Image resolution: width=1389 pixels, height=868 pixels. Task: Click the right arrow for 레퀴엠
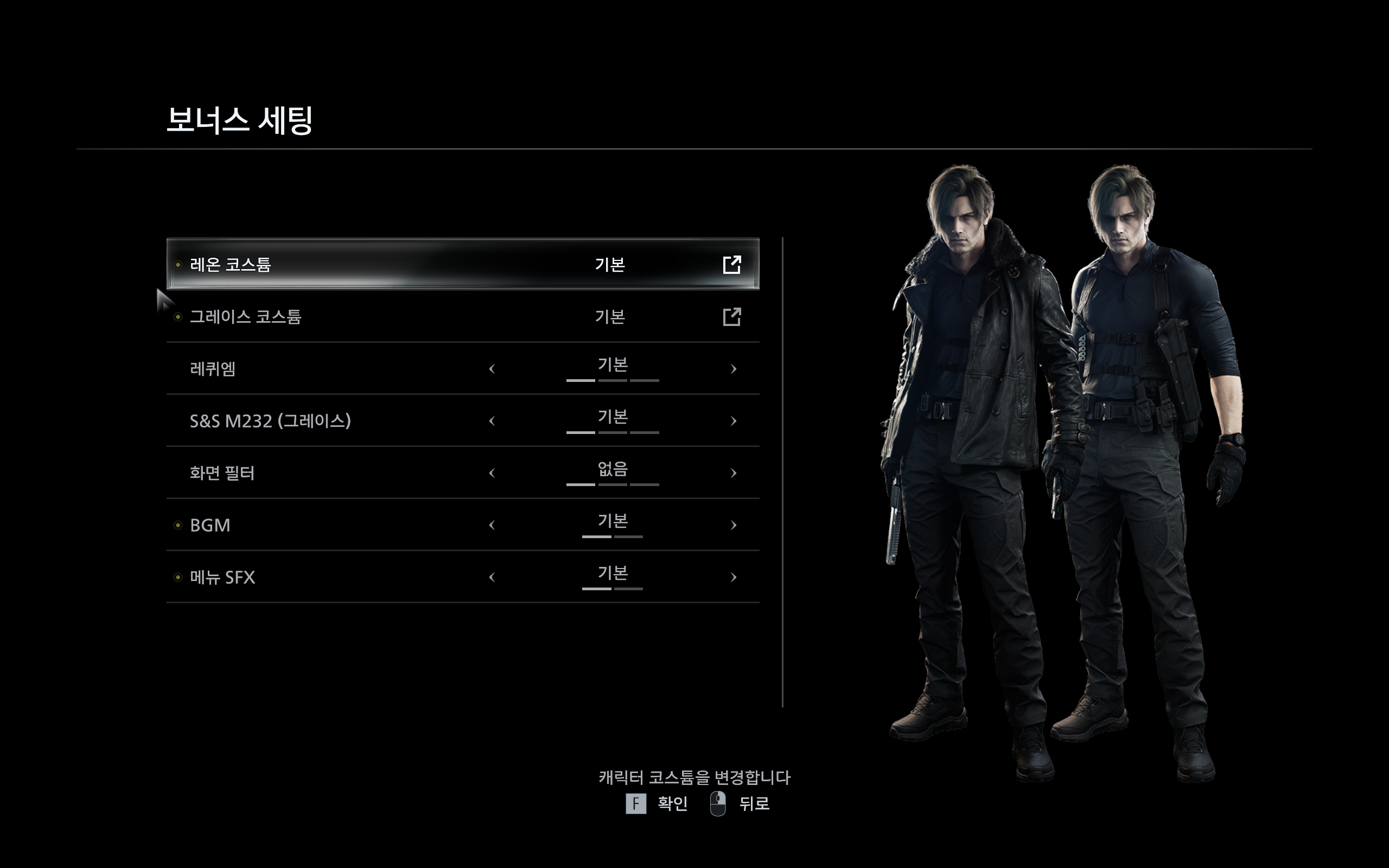click(733, 369)
